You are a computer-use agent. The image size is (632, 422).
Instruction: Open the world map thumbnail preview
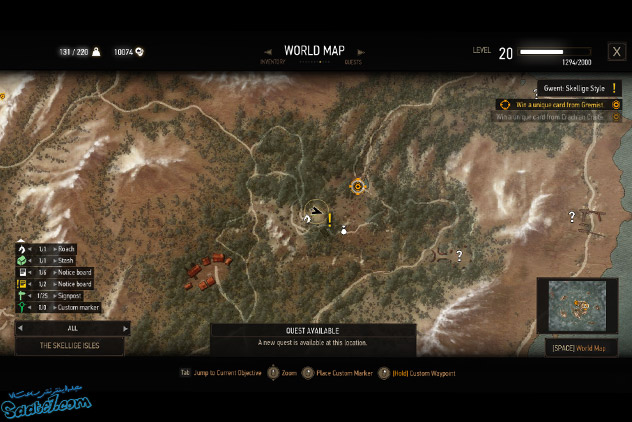tap(575, 306)
